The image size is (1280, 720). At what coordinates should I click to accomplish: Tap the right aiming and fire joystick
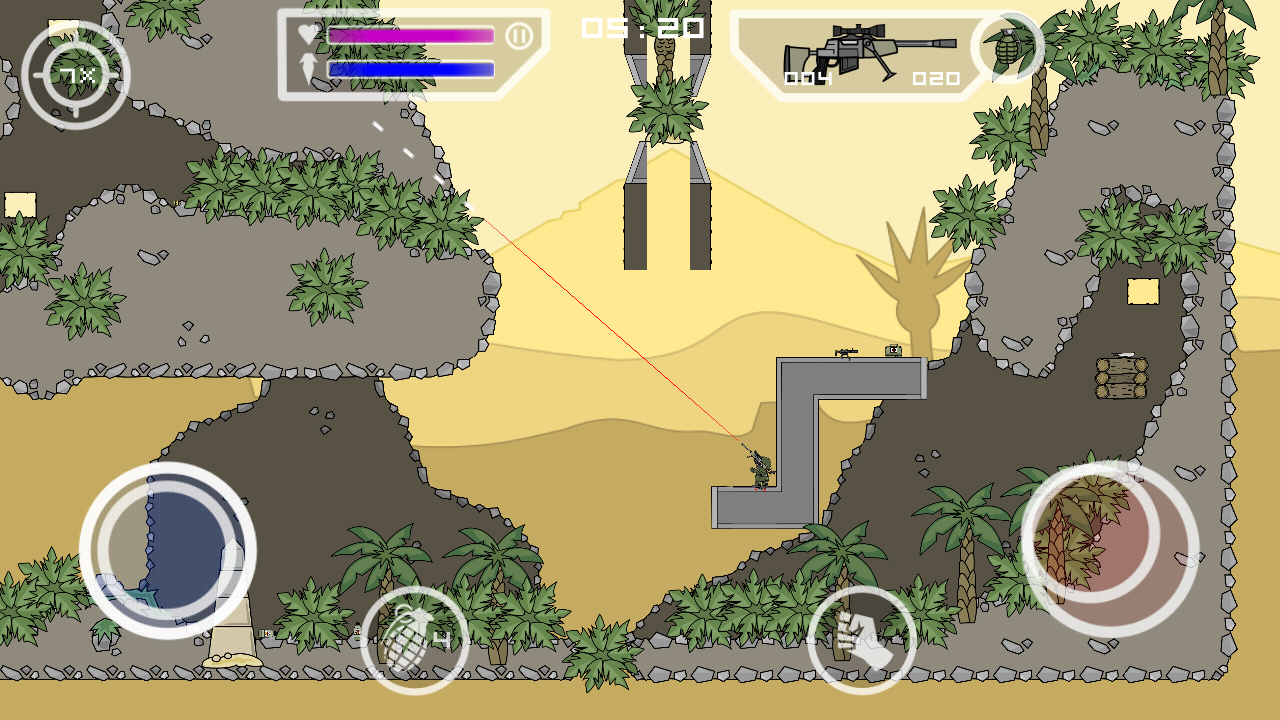click(x=1110, y=547)
